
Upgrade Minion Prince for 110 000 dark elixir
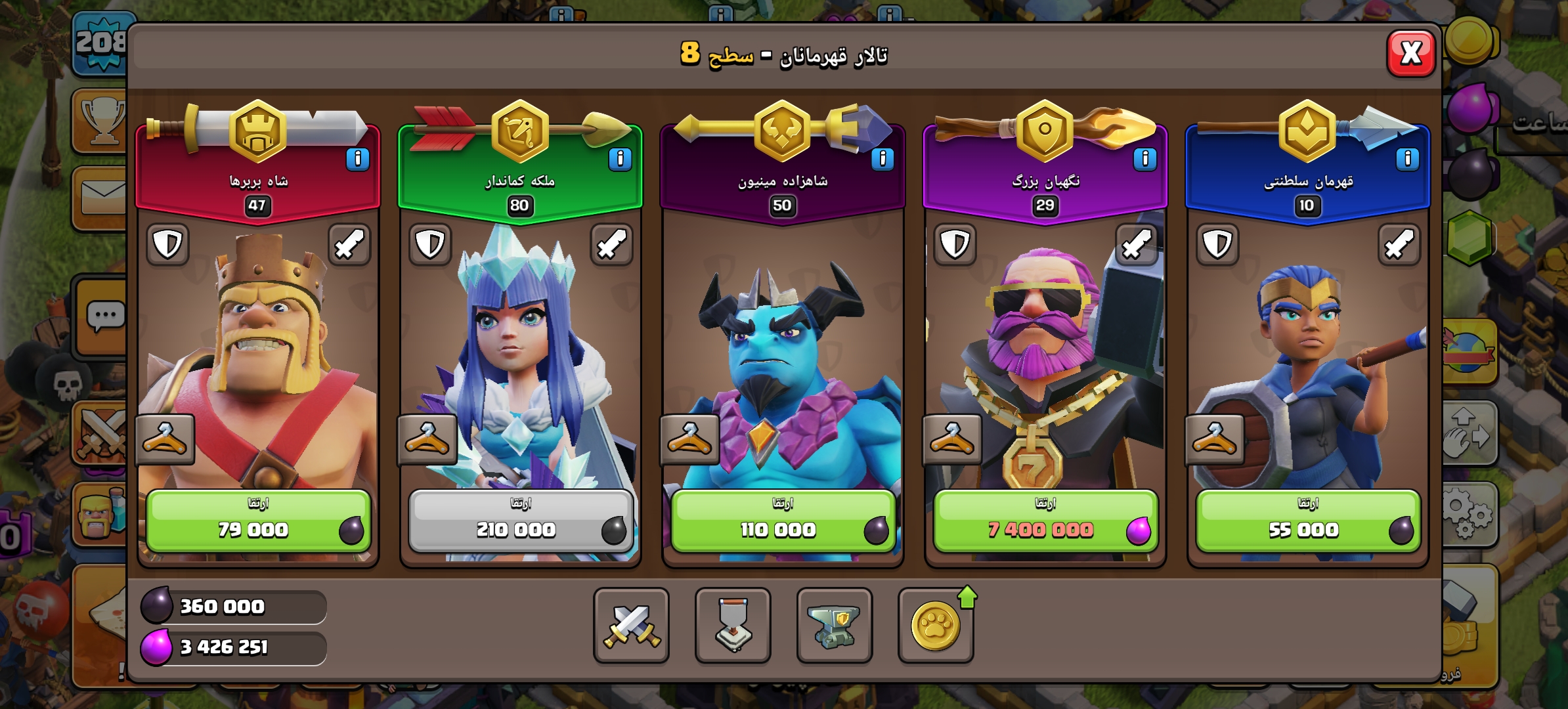[x=783, y=521]
